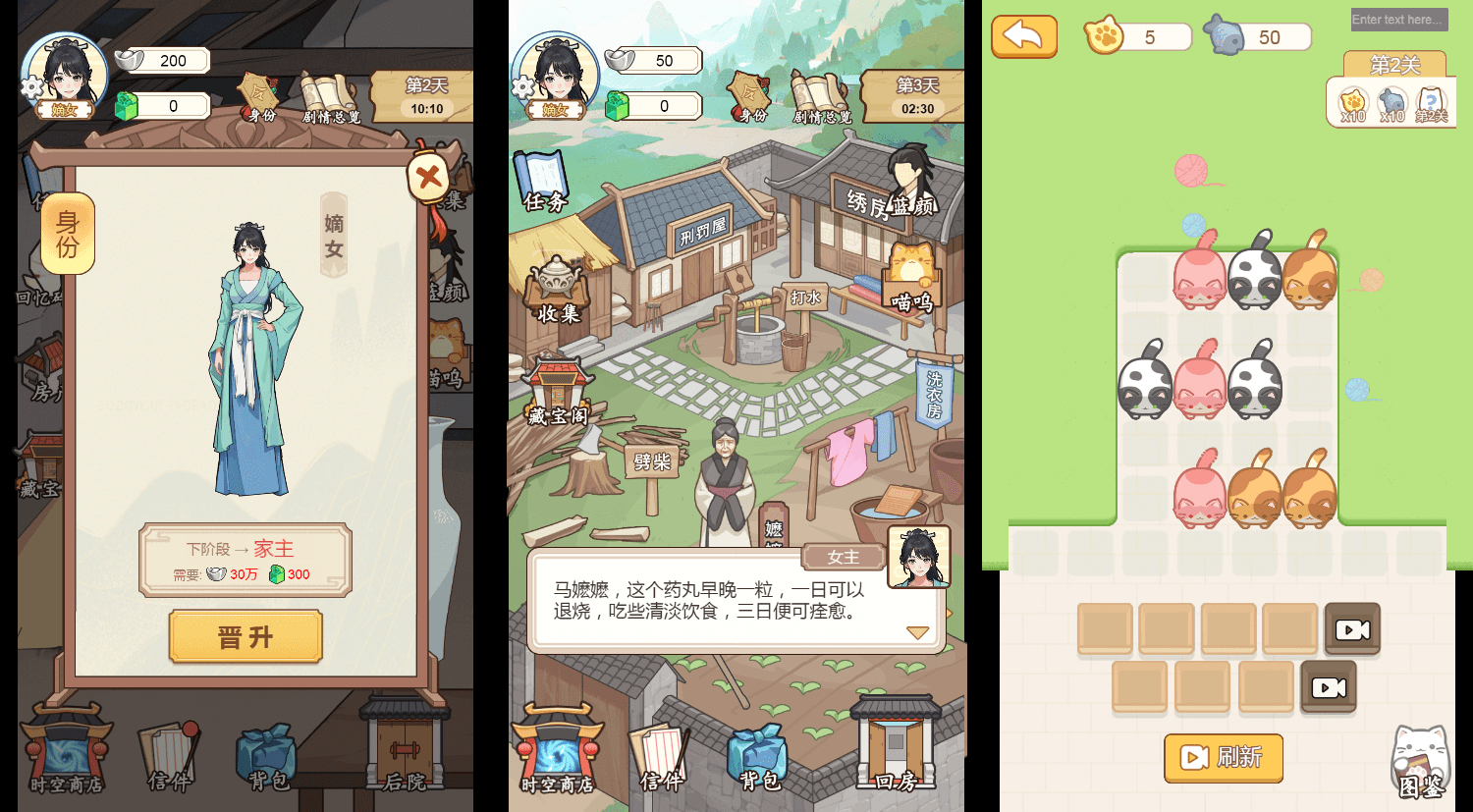This screenshot has height=812, width=1473.
Task: Refresh the cat board with 刷新 button
Action: 1223,758
